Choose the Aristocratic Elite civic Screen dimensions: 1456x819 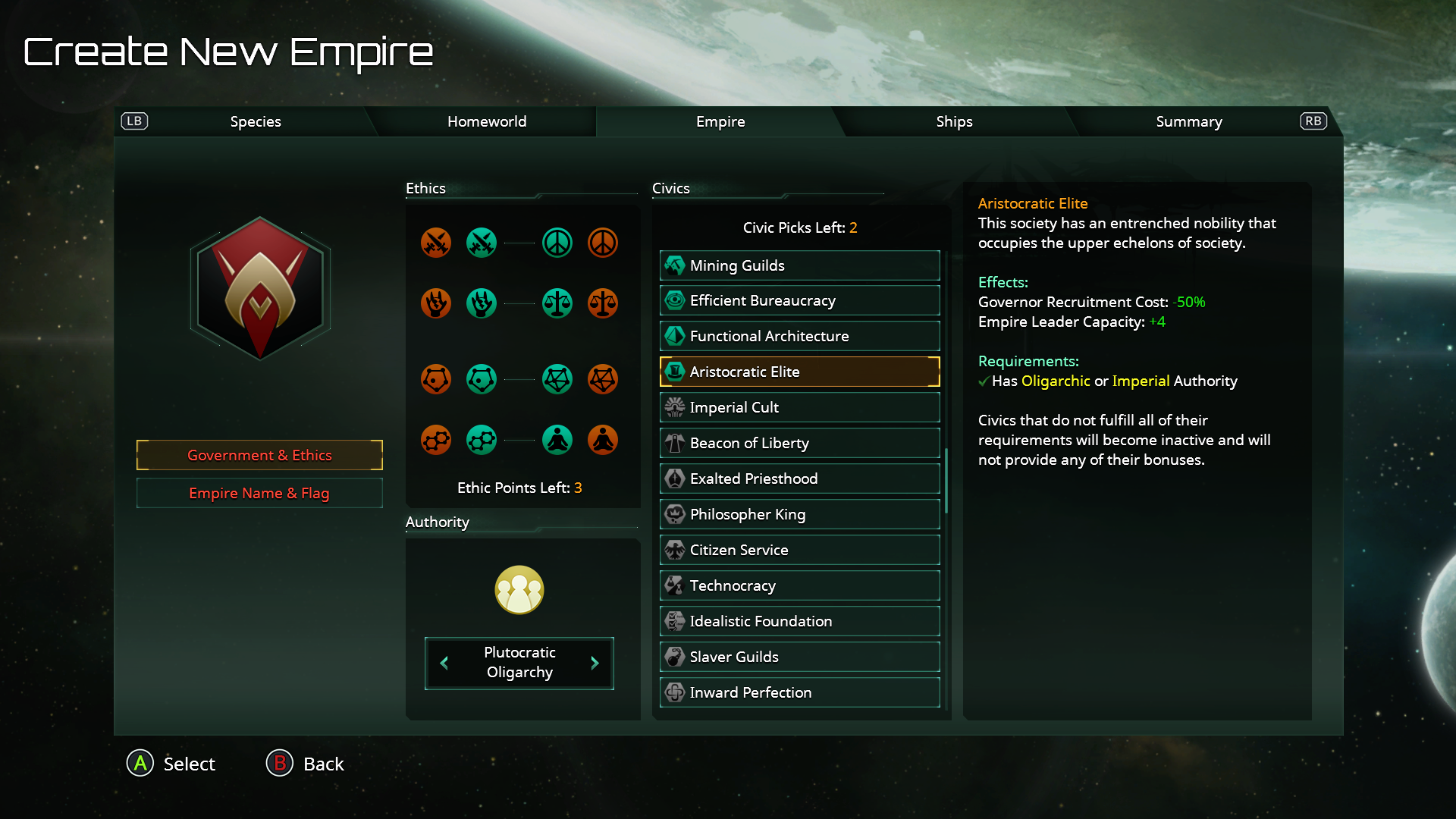[799, 372]
